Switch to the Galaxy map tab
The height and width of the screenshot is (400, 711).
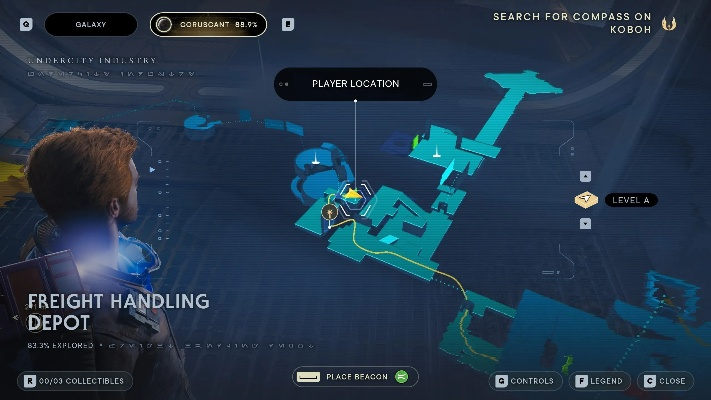point(91,24)
